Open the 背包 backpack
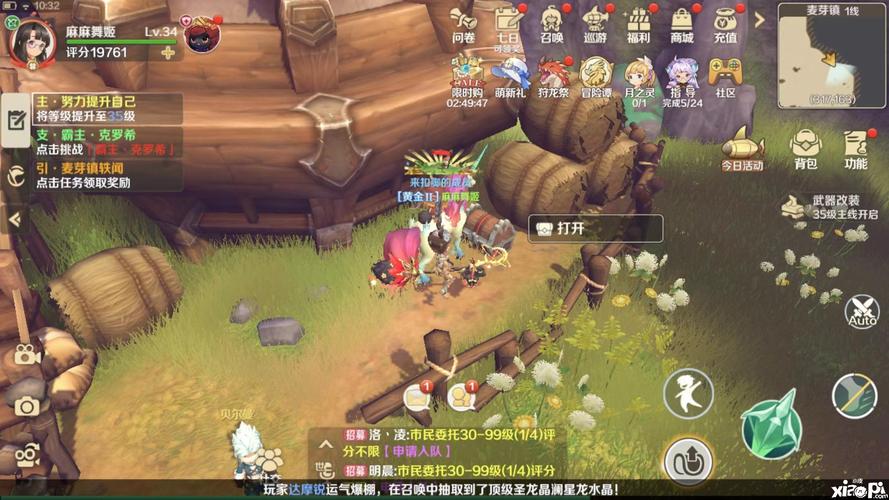The image size is (889, 500). tap(805, 148)
